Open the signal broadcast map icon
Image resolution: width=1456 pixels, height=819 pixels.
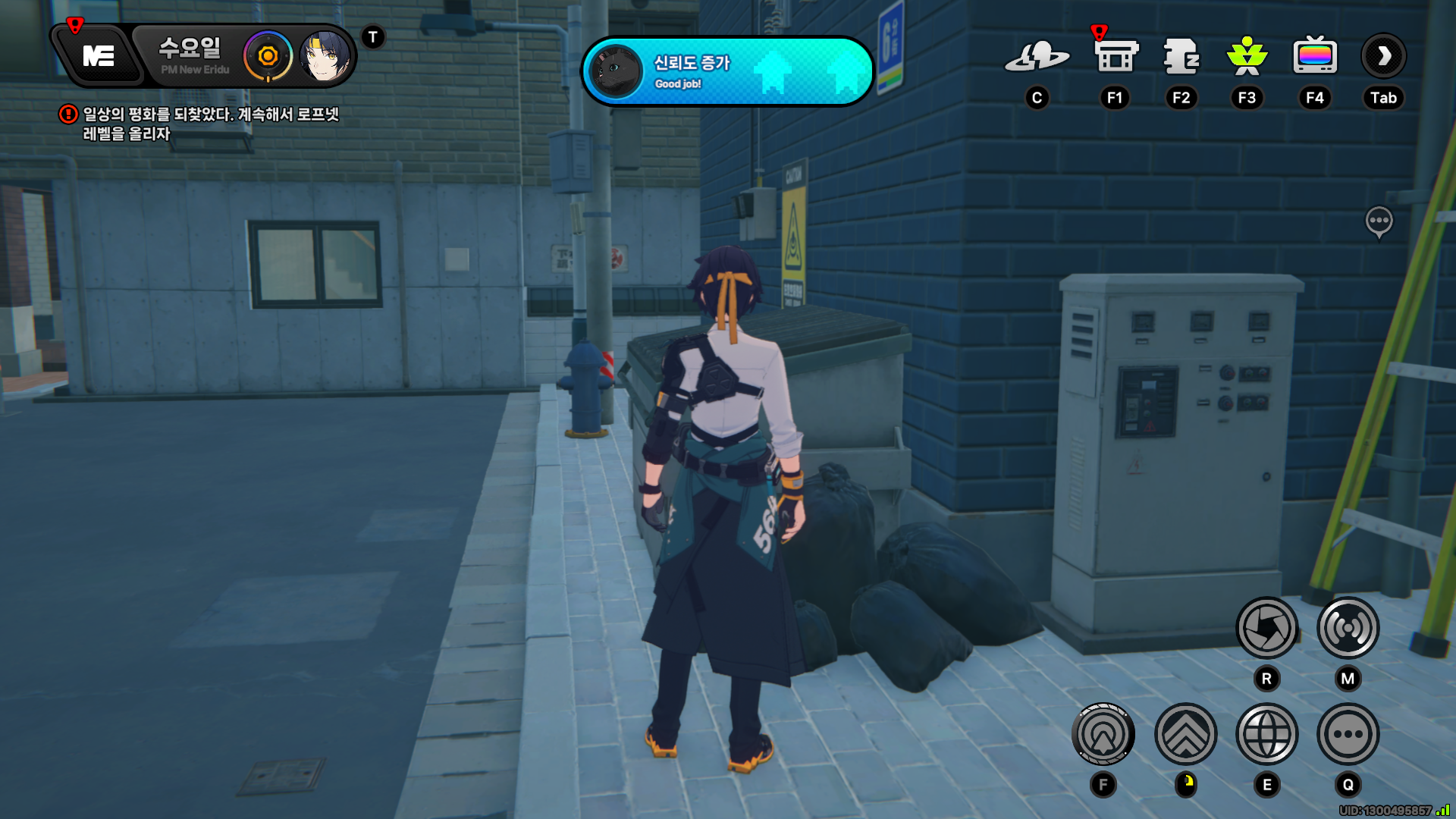1348,628
